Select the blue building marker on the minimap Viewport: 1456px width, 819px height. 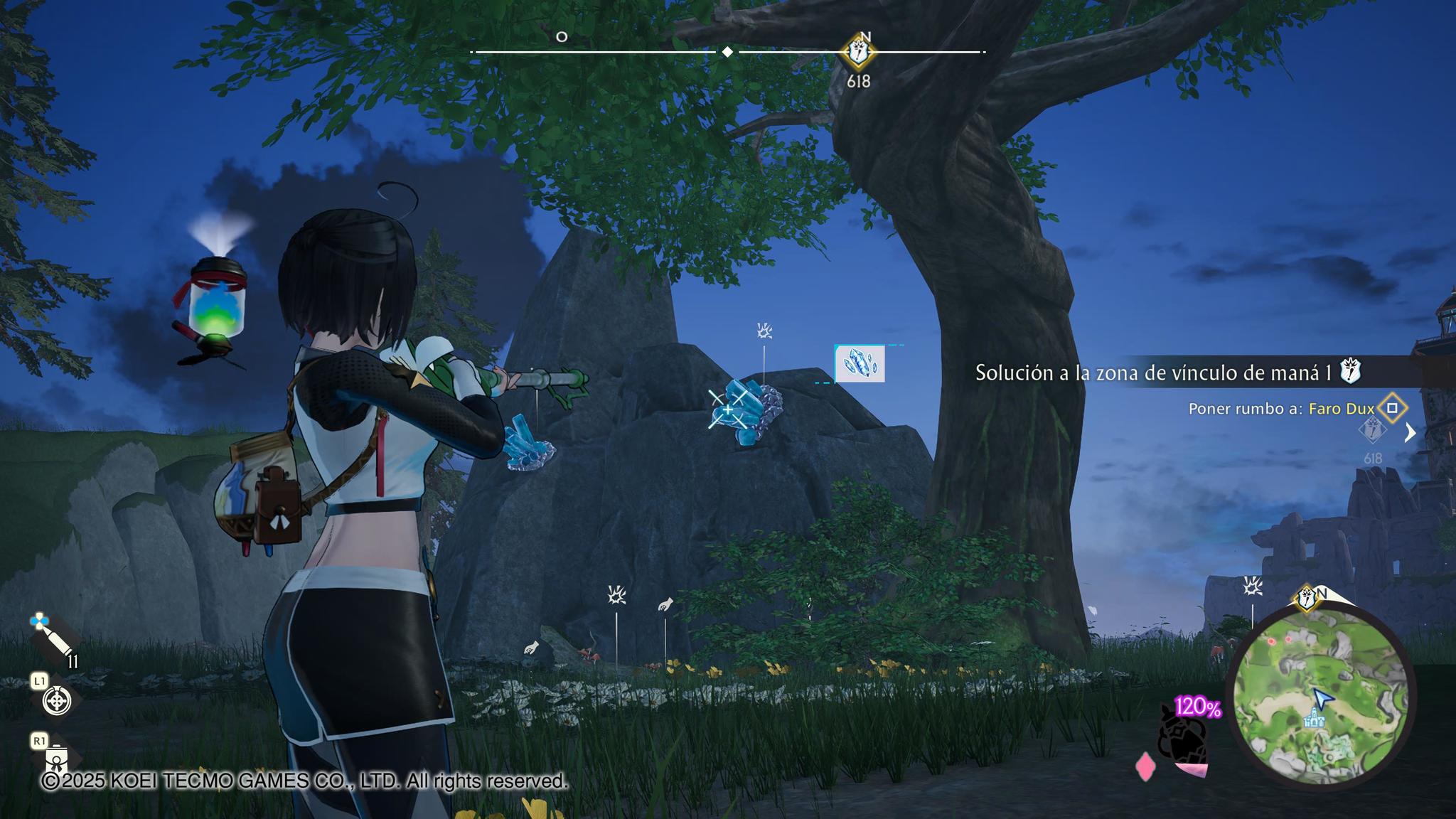pyautogui.click(x=1315, y=720)
